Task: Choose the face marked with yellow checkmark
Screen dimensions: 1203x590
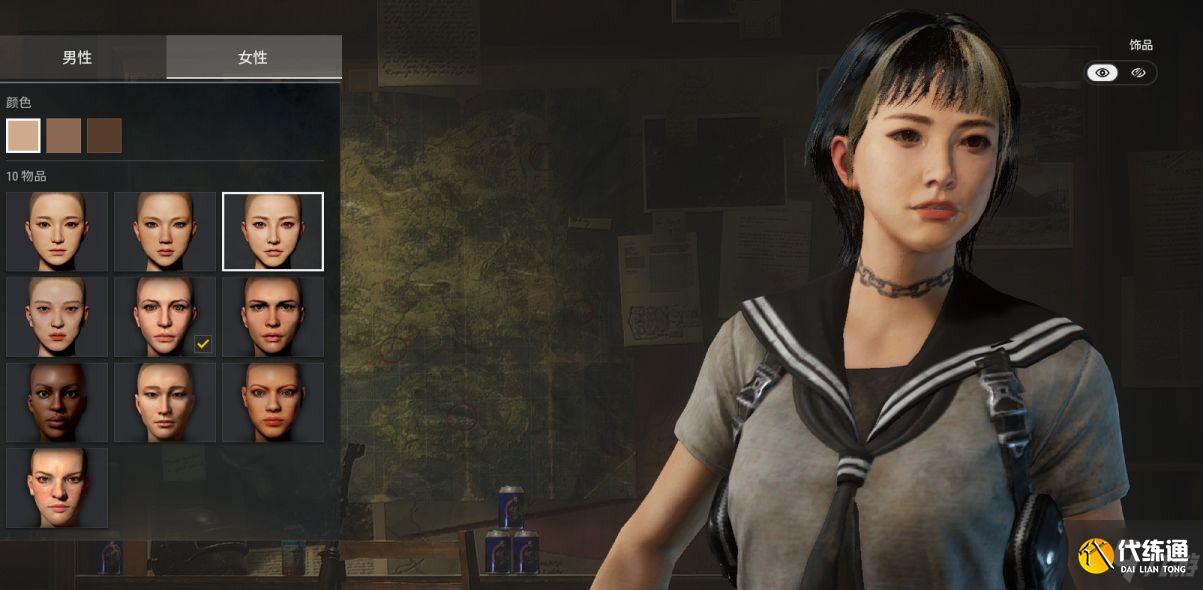Action: [x=165, y=316]
